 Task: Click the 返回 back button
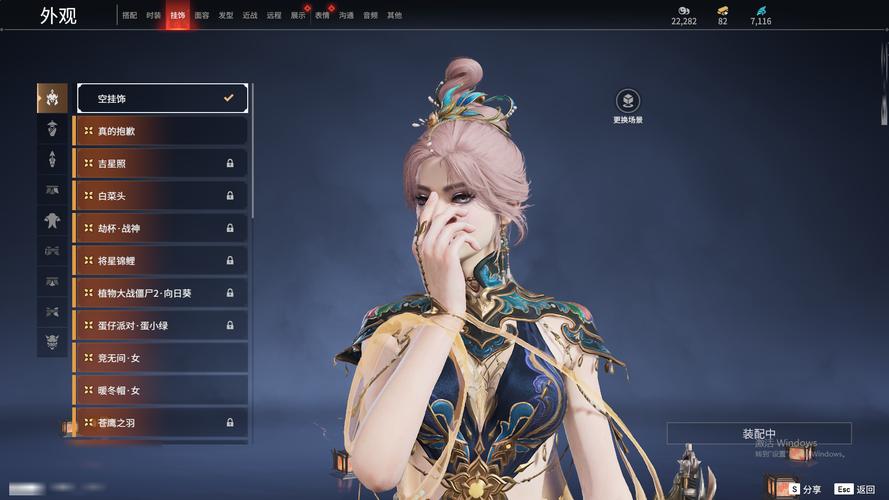click(x=856, y=489)
